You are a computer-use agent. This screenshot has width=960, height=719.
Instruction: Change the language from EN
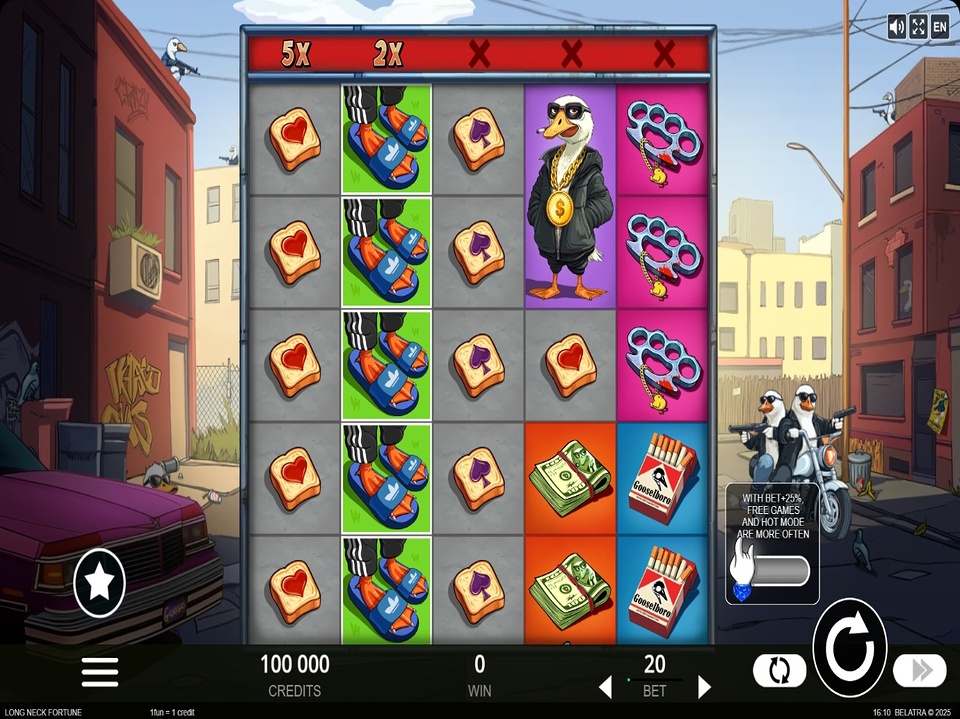(x=940, y=27)
